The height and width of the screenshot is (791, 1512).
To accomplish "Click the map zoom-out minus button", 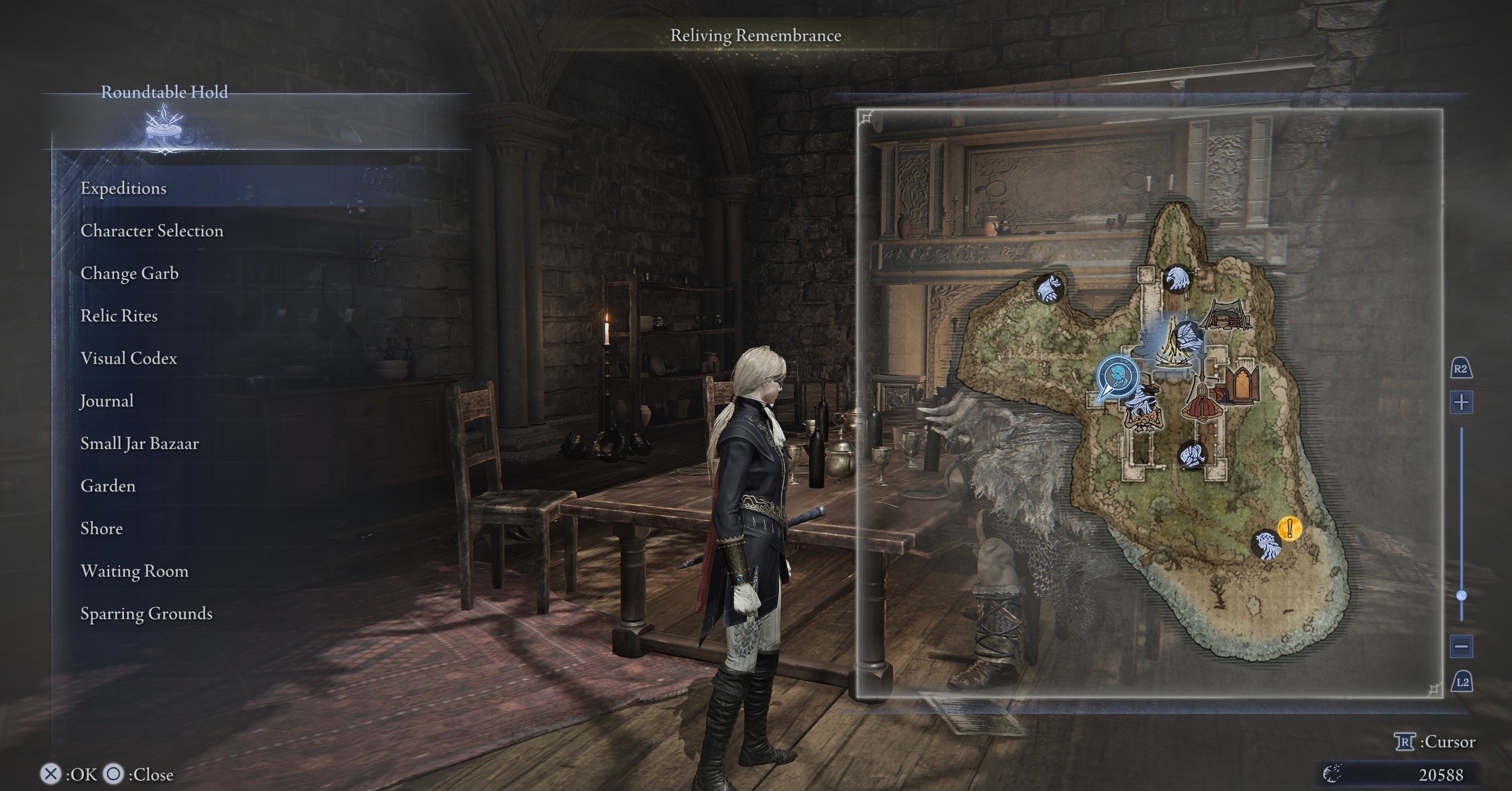I will point(1461,646).
